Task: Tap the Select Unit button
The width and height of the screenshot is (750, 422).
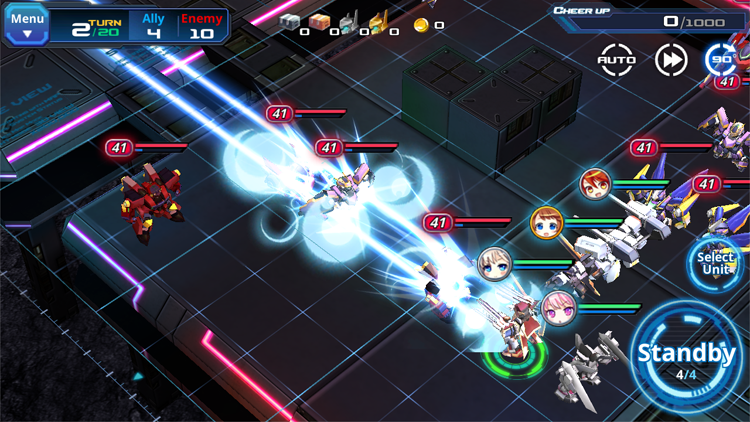Action: (x=718, y=264)
